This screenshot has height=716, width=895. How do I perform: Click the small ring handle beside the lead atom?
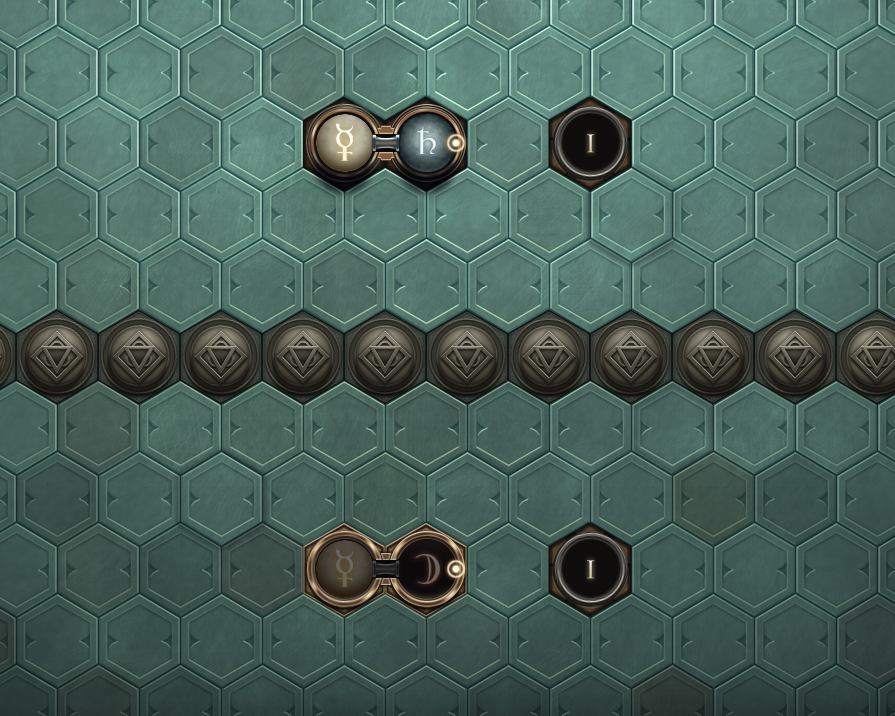pyautogui.click(x=456, y=143)
